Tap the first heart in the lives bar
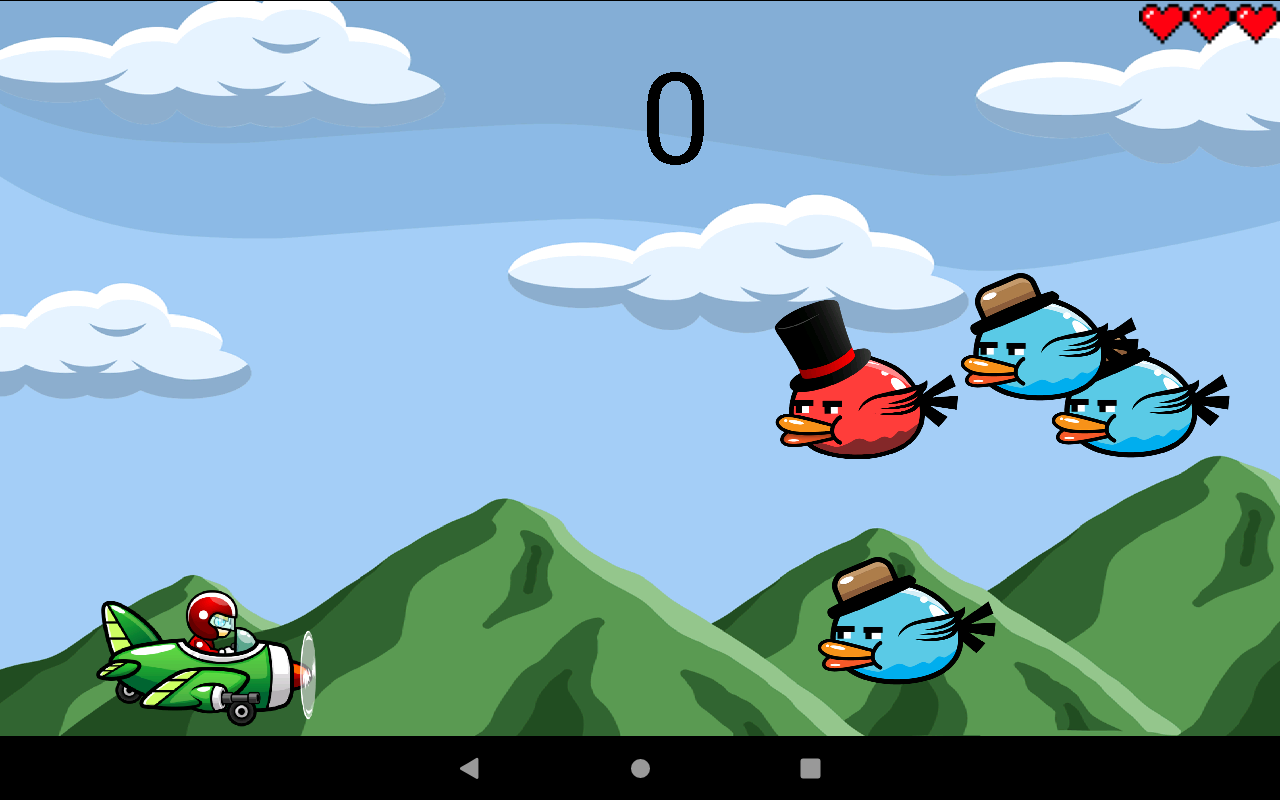Screen dimensions: 1280x800 coord(1160,20)
